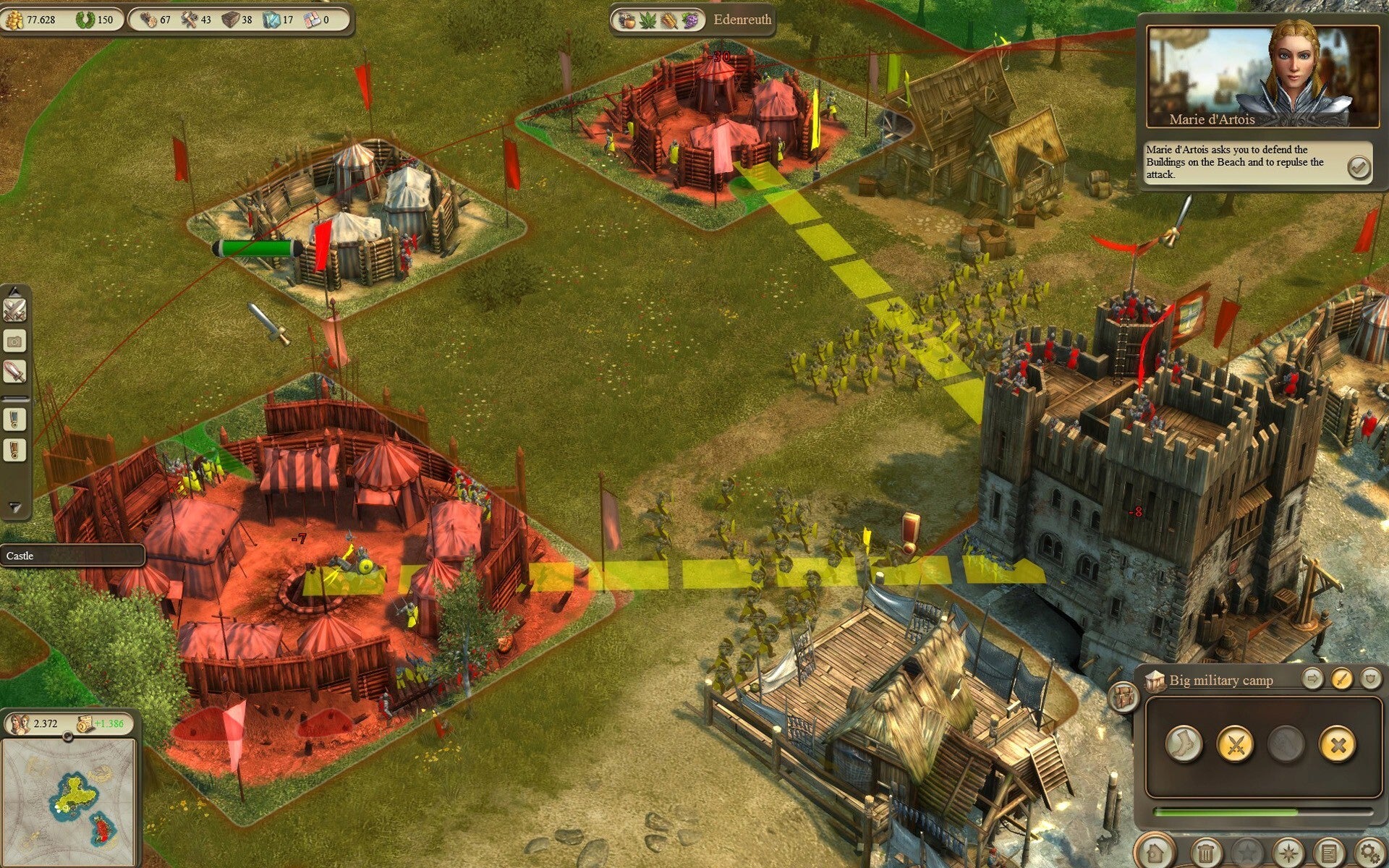Open the Edenreuth island goods bar

692,20
